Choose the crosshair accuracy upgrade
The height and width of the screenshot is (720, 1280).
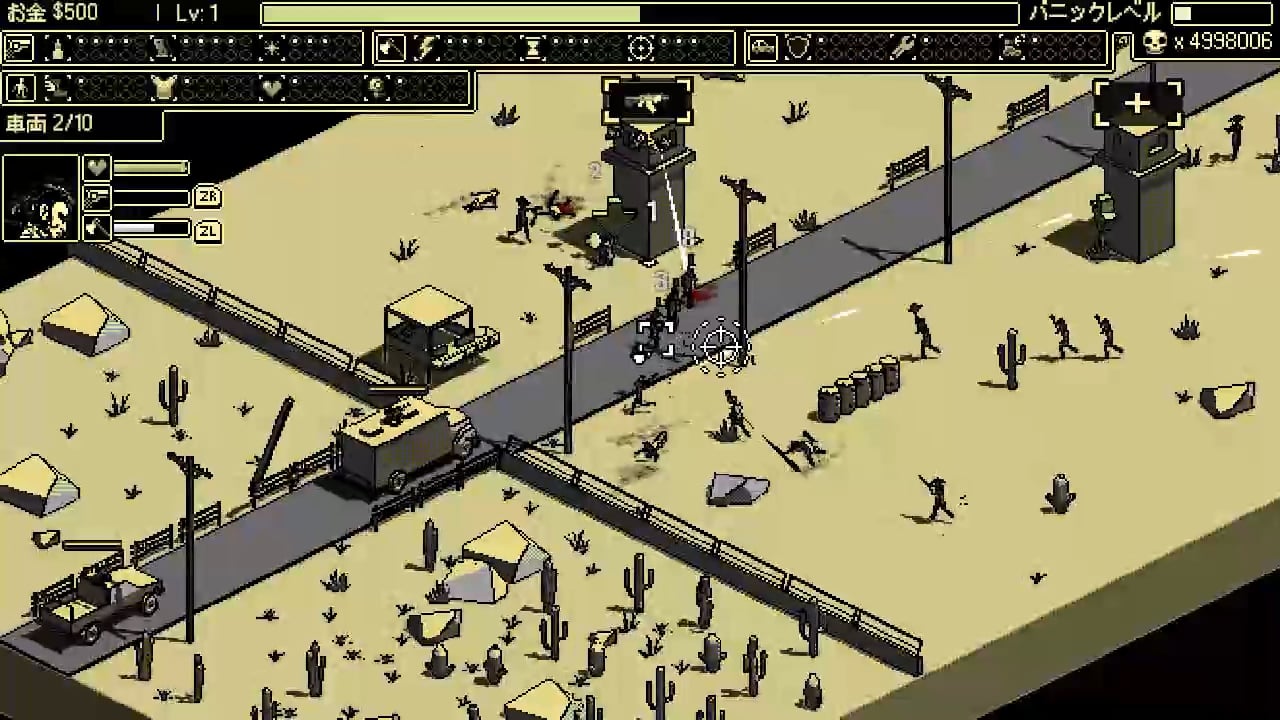pos(641,48)
